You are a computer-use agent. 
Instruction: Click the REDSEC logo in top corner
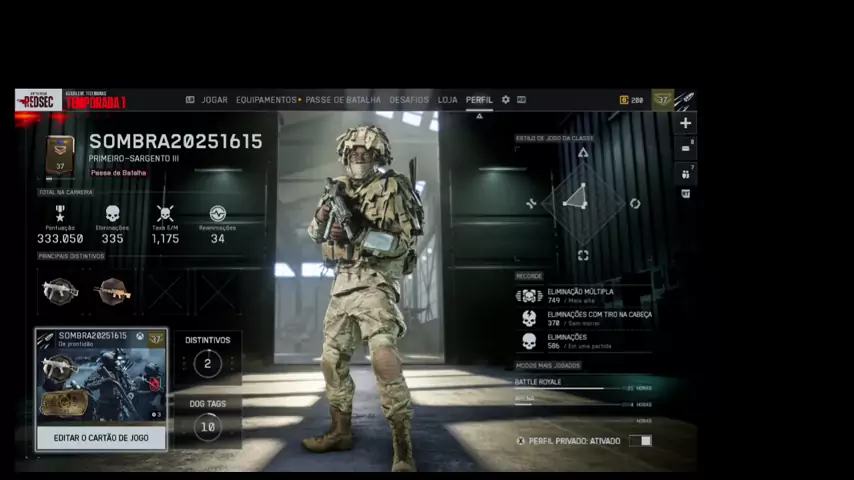point(38,100)
